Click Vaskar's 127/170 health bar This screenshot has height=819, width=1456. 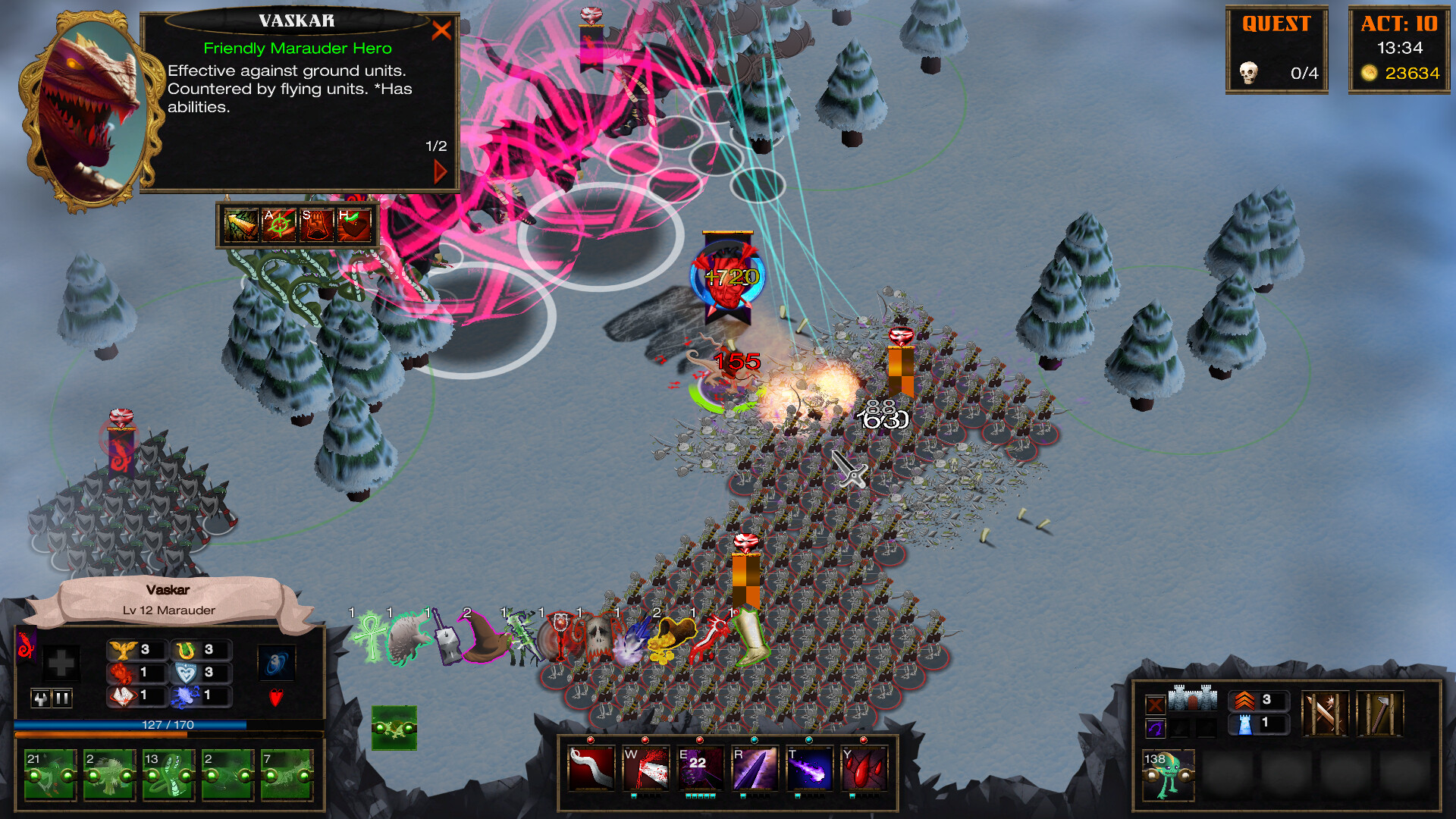(167, 724)
